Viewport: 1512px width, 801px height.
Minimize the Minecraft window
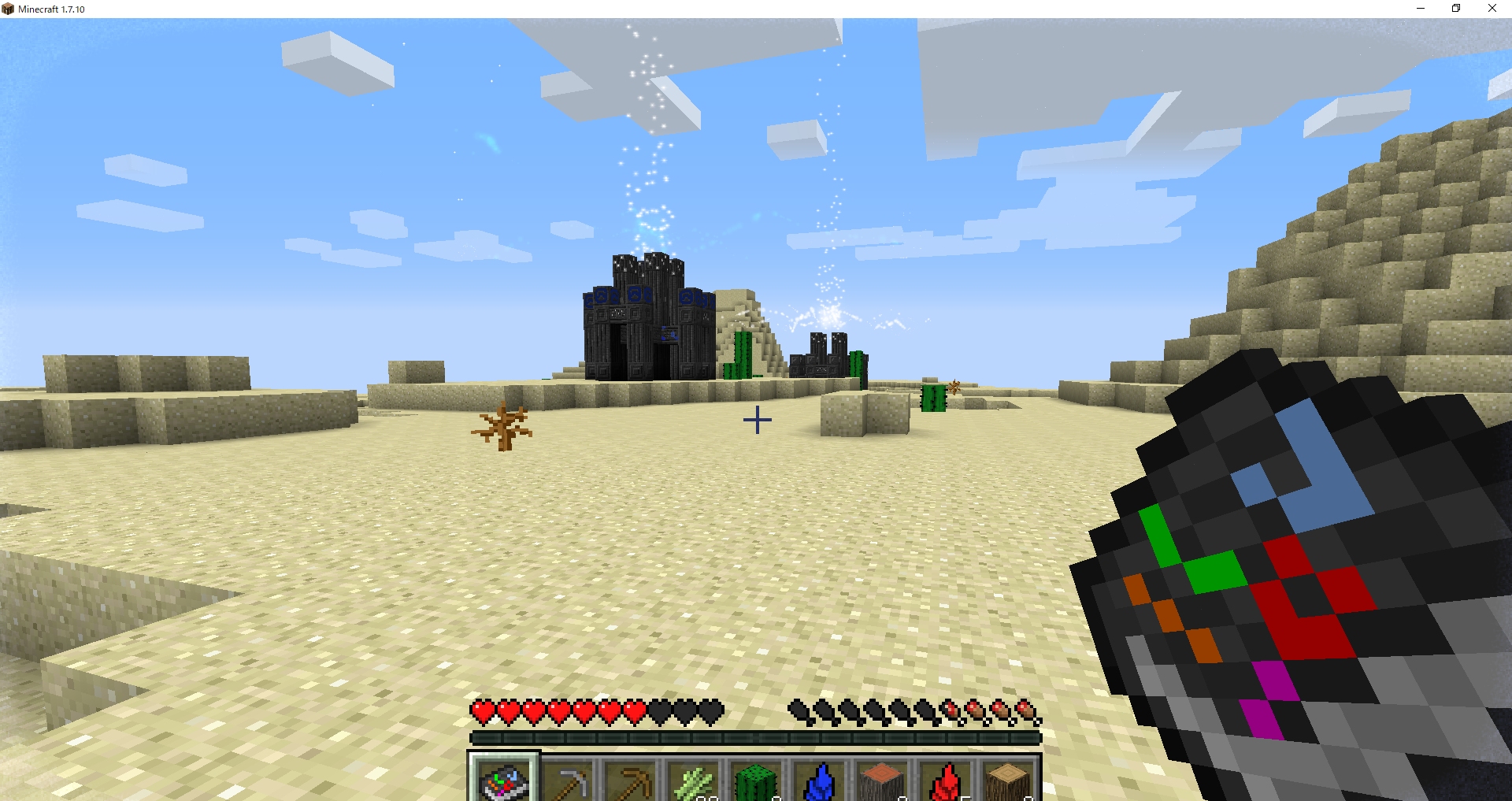pos(1421,9)
